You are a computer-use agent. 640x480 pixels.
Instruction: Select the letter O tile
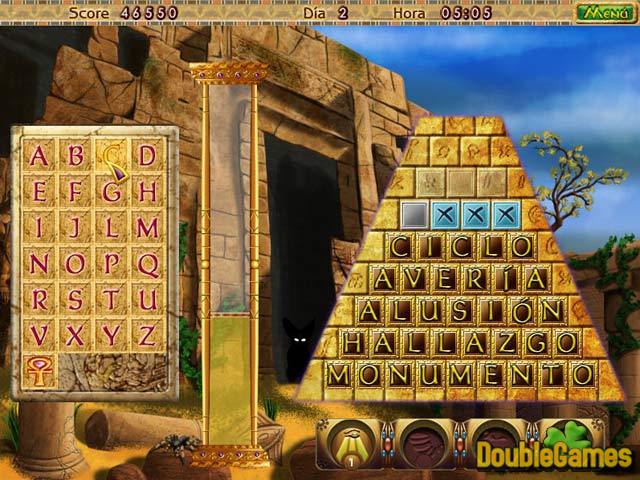pos(75,264)
